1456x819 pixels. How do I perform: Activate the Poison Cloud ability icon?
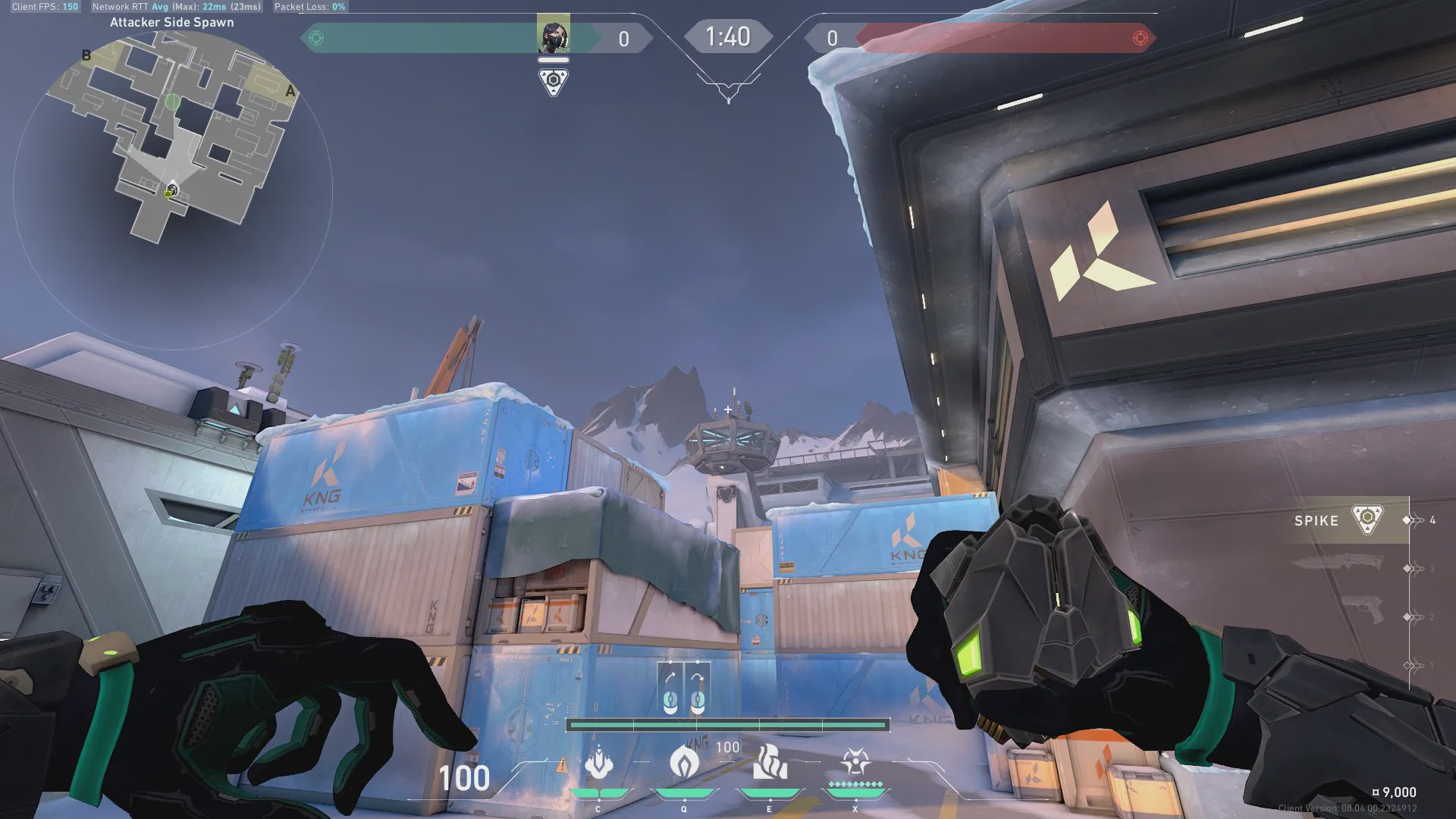(684, 762)
